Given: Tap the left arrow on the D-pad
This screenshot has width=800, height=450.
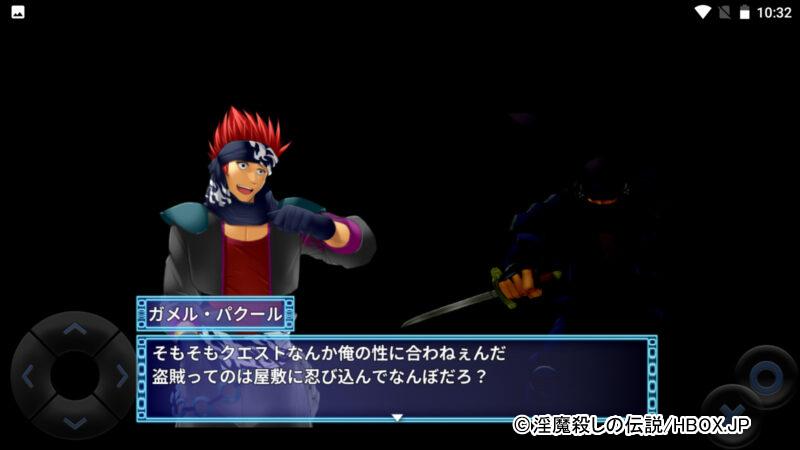Looking at the screenshot, I should tap(28, 377).
